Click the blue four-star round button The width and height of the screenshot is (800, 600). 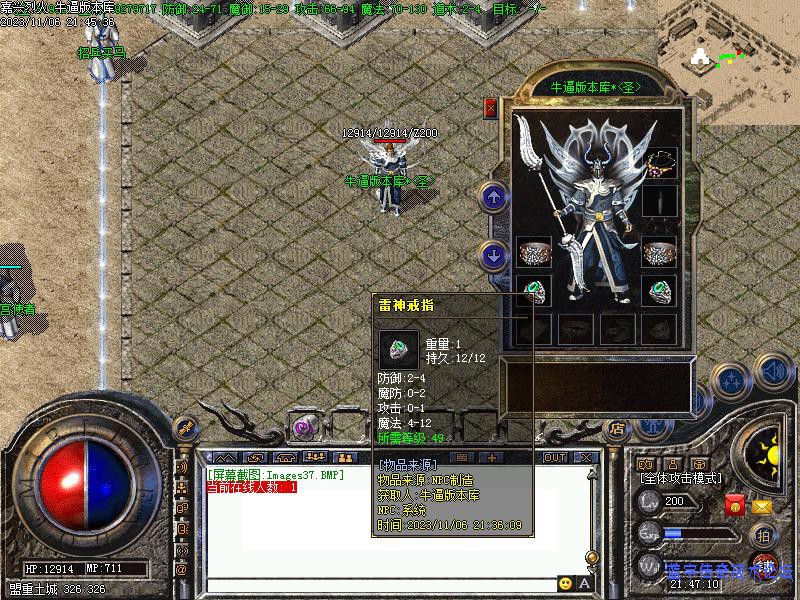pyautogui.click(x=733, y=381)
